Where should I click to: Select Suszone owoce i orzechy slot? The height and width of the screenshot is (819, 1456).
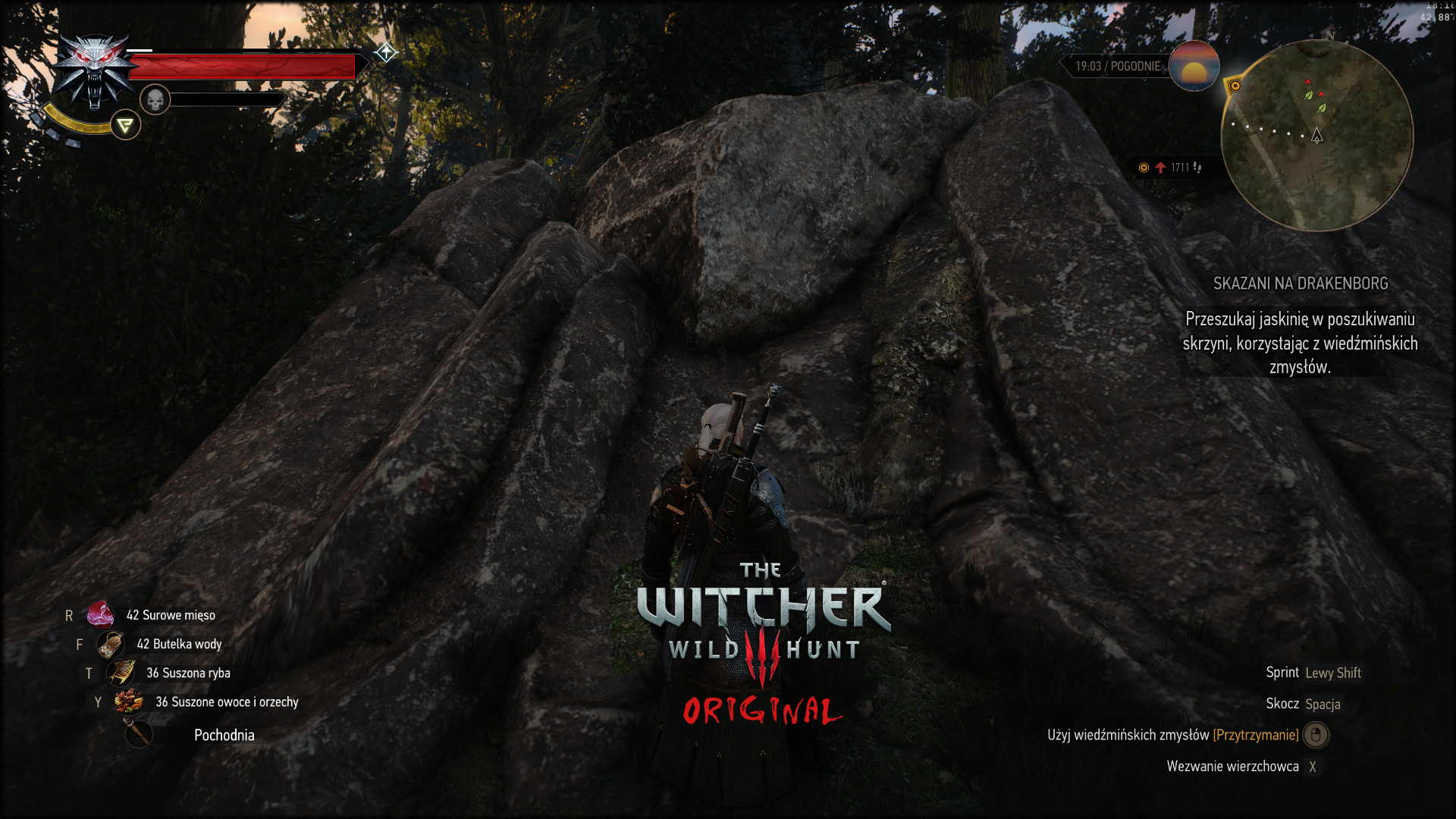(x=129, y=702)
